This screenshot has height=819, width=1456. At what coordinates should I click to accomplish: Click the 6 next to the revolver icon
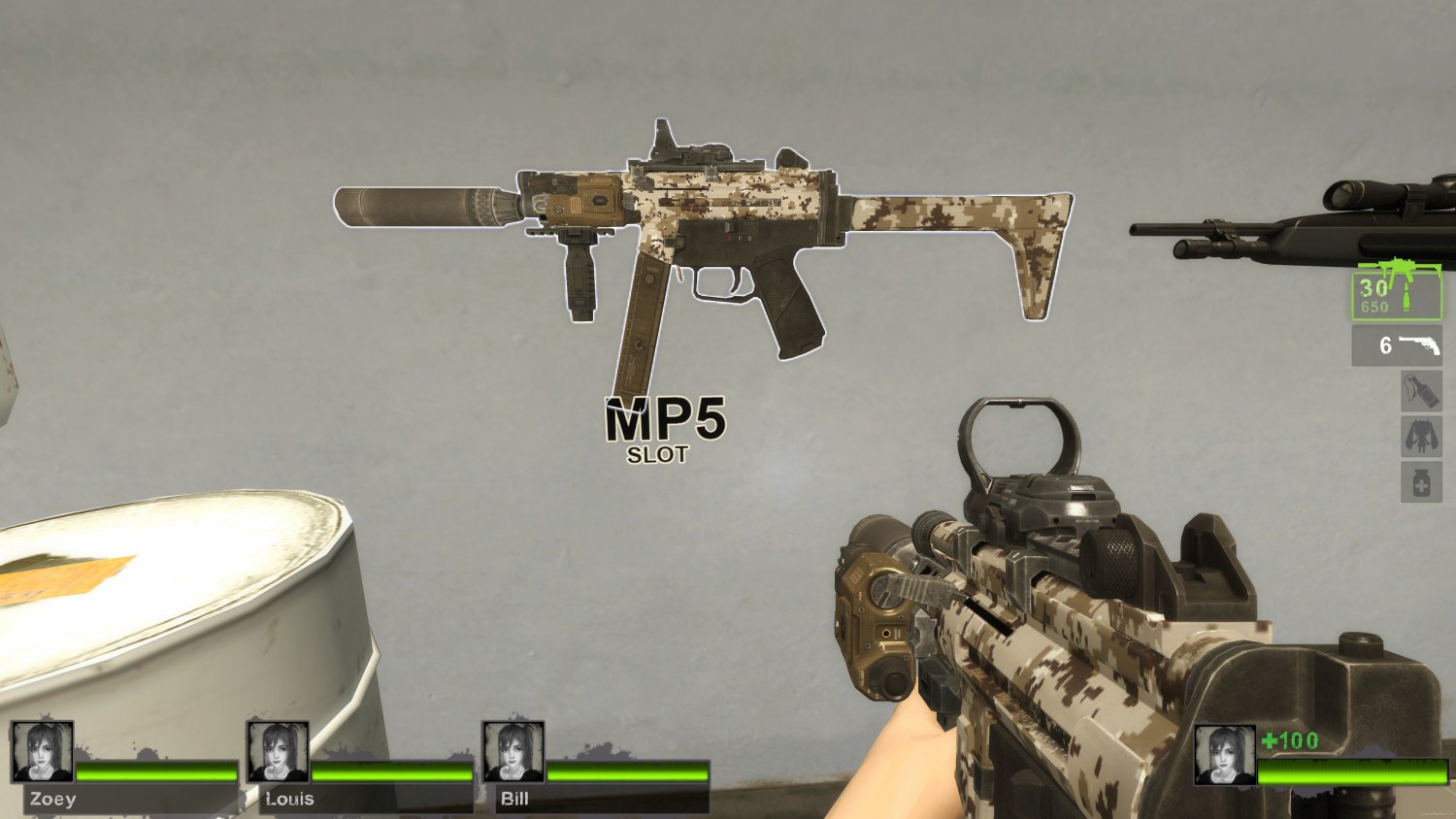1385,345
